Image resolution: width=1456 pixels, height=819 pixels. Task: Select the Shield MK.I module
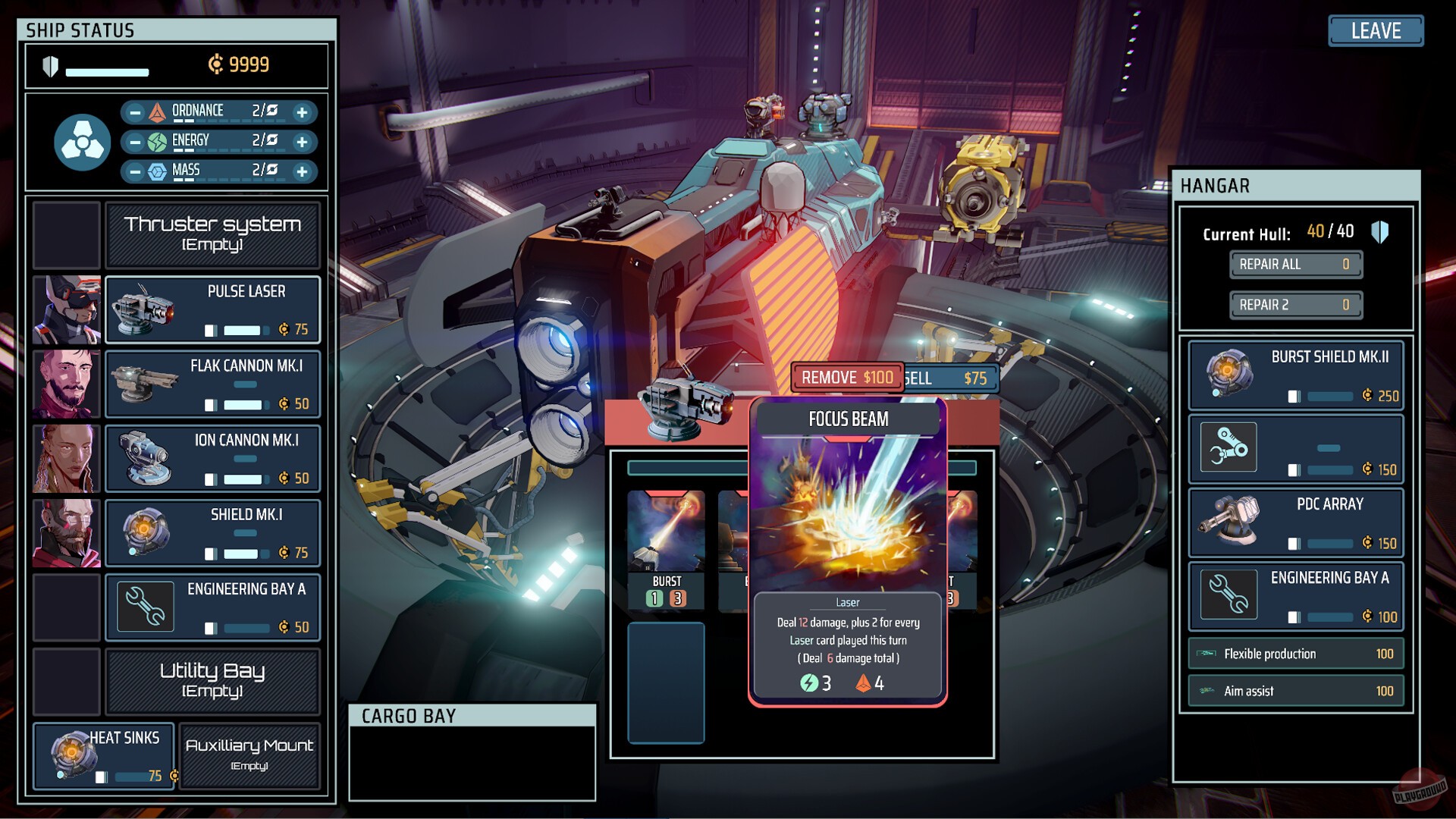coord(212,532)
